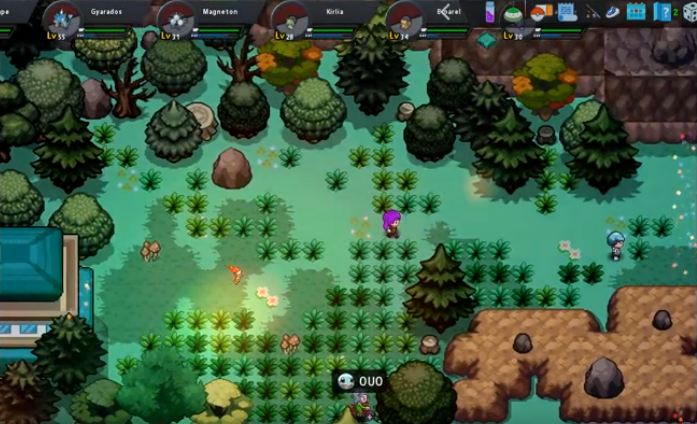Open the purple potion item shortcut
This screenshot has width=697, height=424.
point(490,12)
